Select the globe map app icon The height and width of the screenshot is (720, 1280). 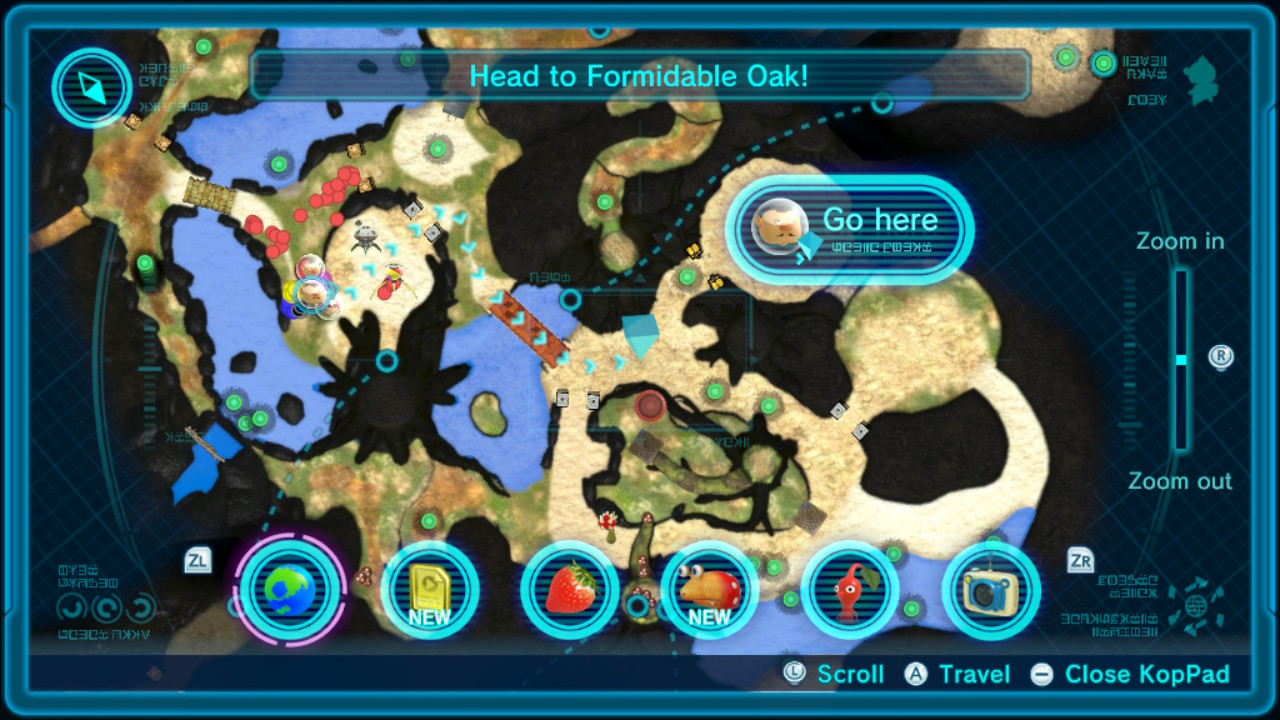(291, 589)
